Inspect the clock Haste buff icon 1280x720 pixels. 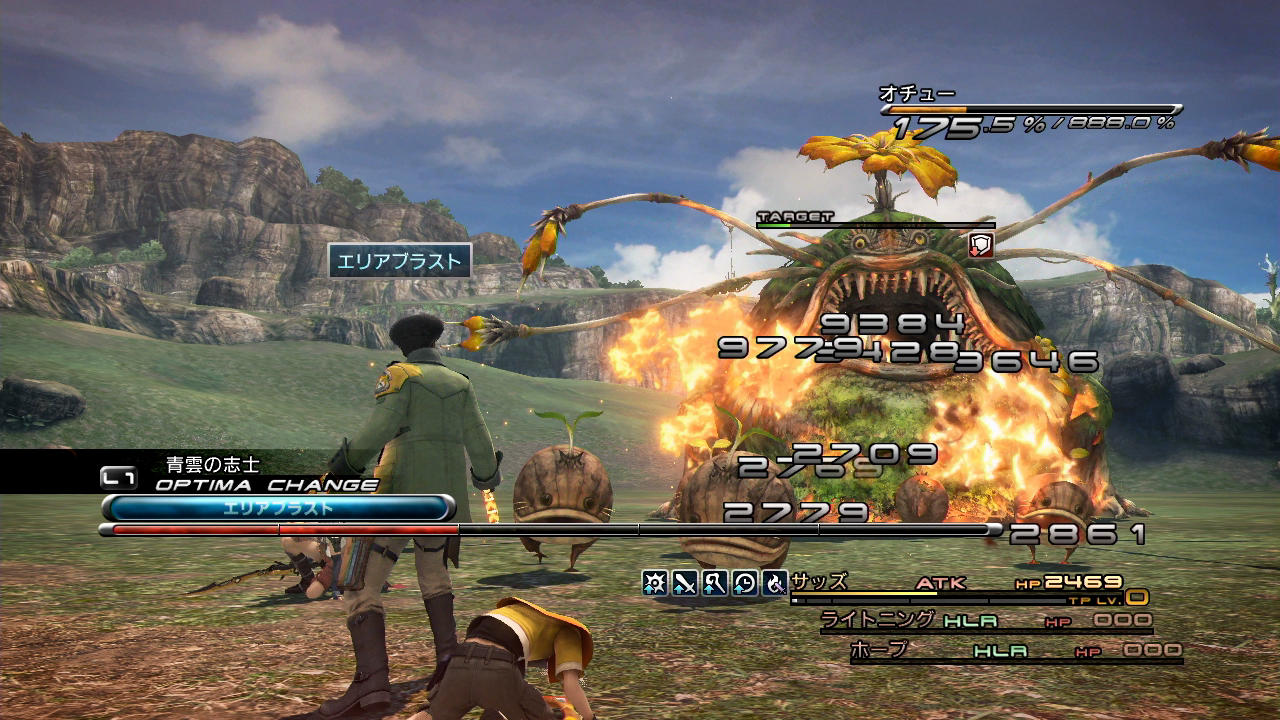pyautogui.click(x=745, y=582)
